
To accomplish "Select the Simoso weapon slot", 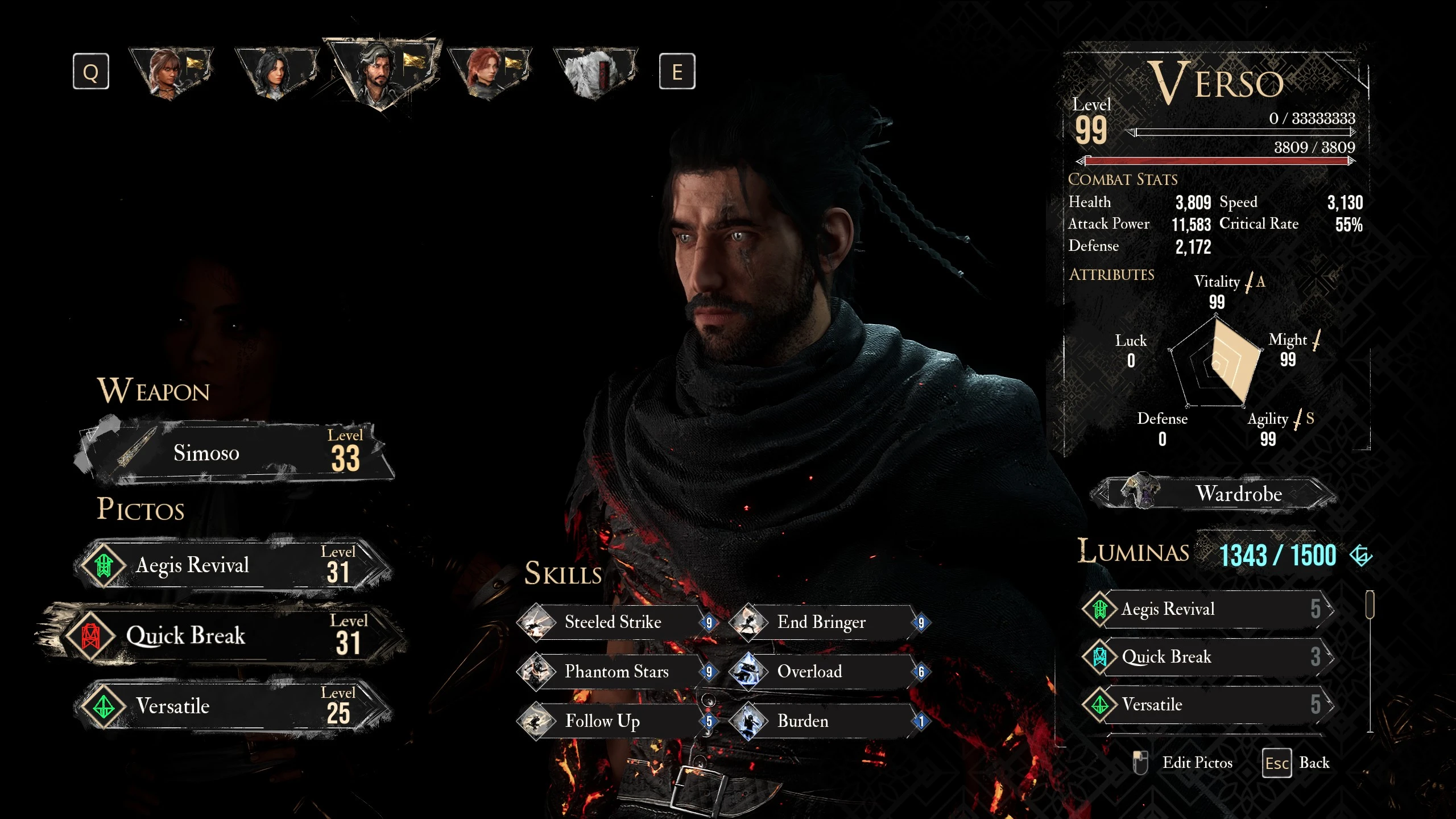I will [233, 453].
